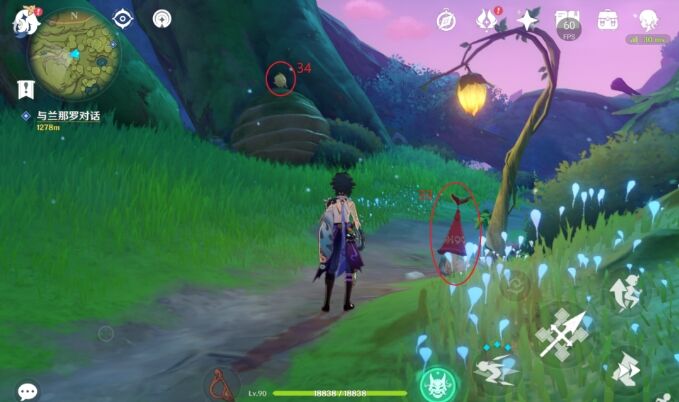Select the tracked quest 与兰那罗对话
Viewport: 679px width, 402px height.
68,116
